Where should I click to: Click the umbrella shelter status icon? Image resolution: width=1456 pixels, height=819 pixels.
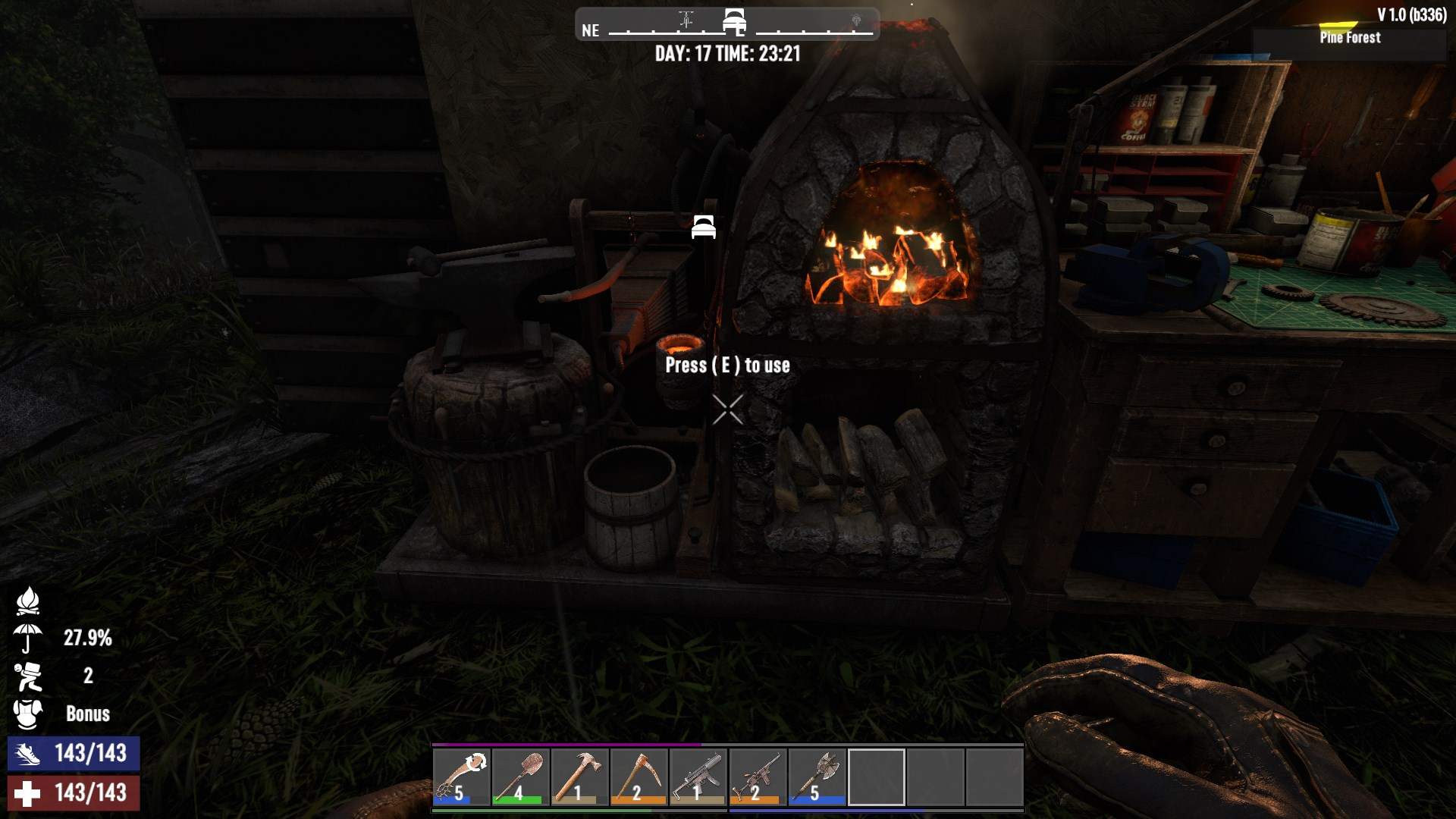click(x=28, y=638)
